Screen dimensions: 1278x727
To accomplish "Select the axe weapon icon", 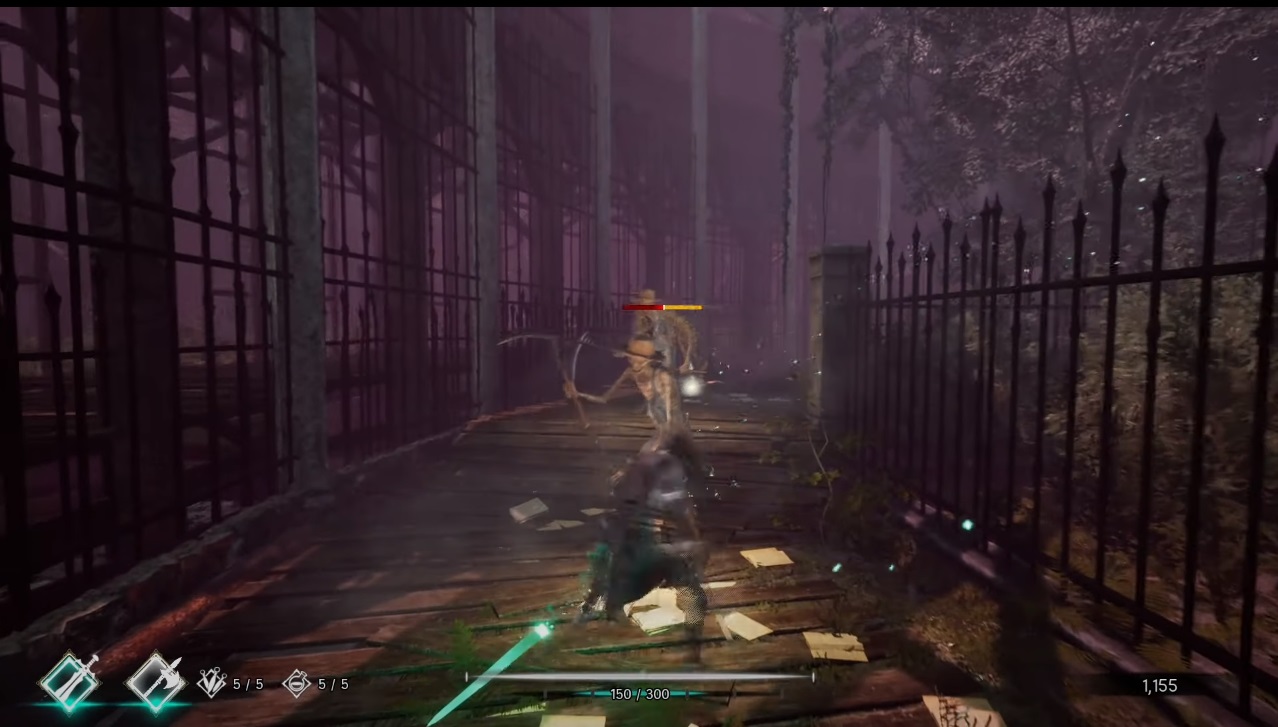I will click(x=156, y=682).
